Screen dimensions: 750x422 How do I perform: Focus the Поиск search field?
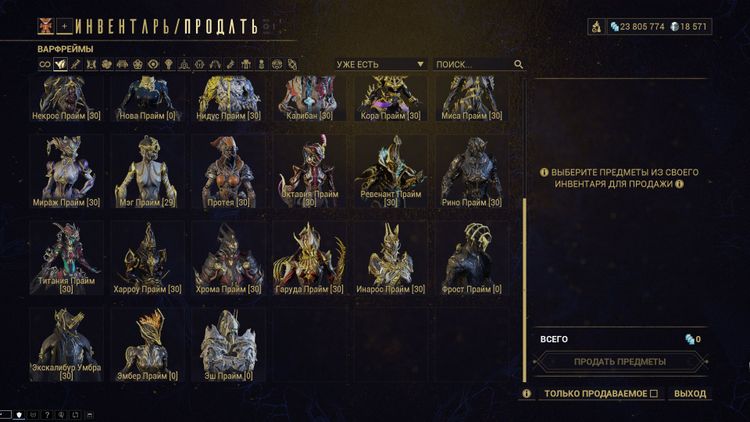pyautogui.click(x=472, y=64)
